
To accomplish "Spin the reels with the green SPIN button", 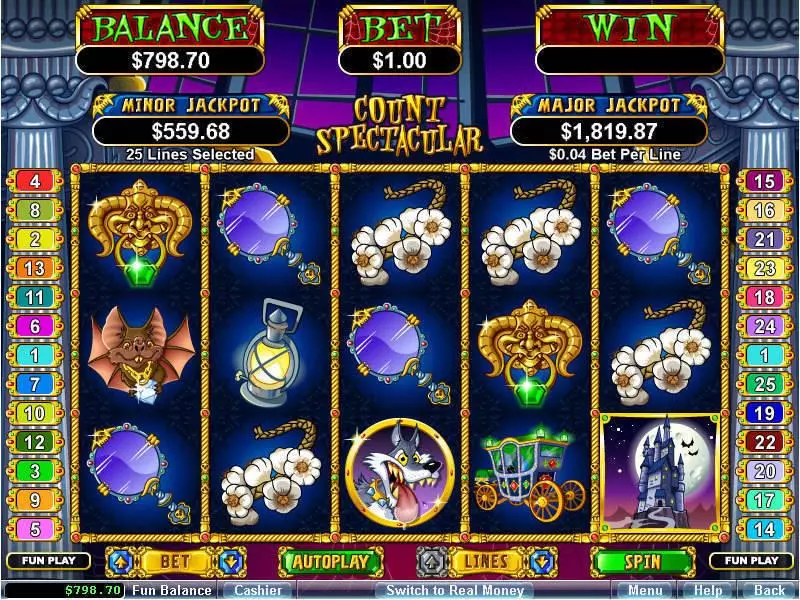I will 643,561.
